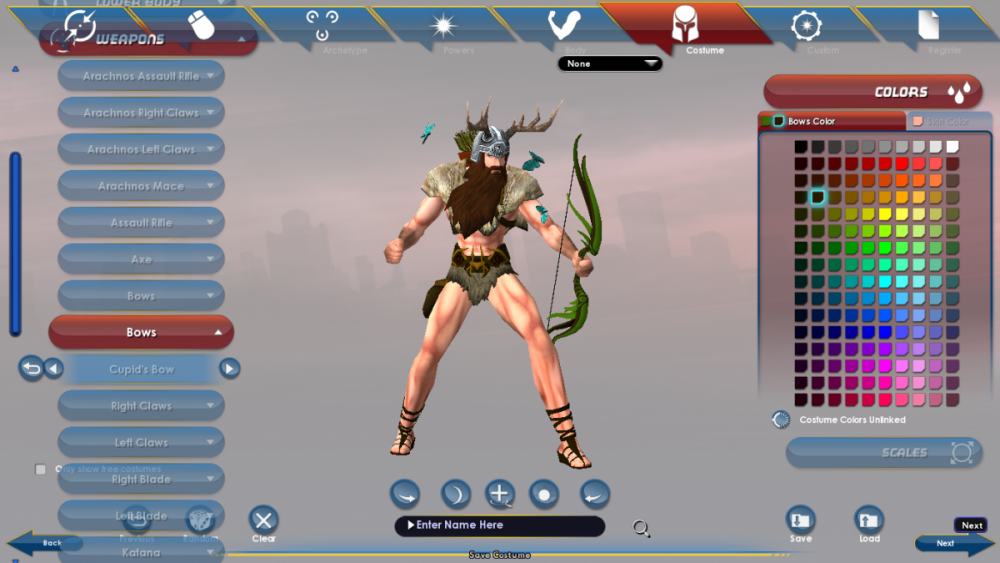Expand the Axe weapon category
The width and height of the screenshot is (1000, 563).
point(141,259)
